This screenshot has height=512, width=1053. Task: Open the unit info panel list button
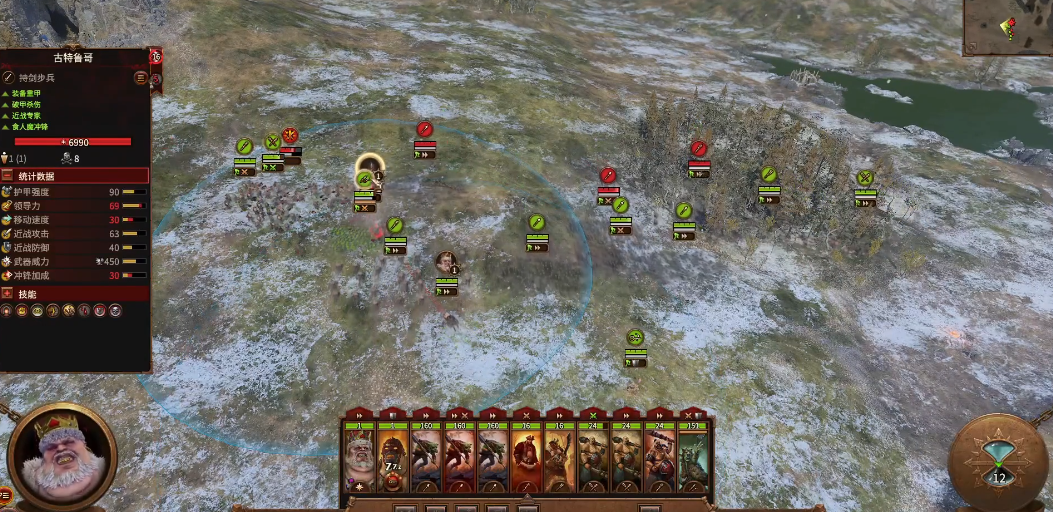[140, 77]
